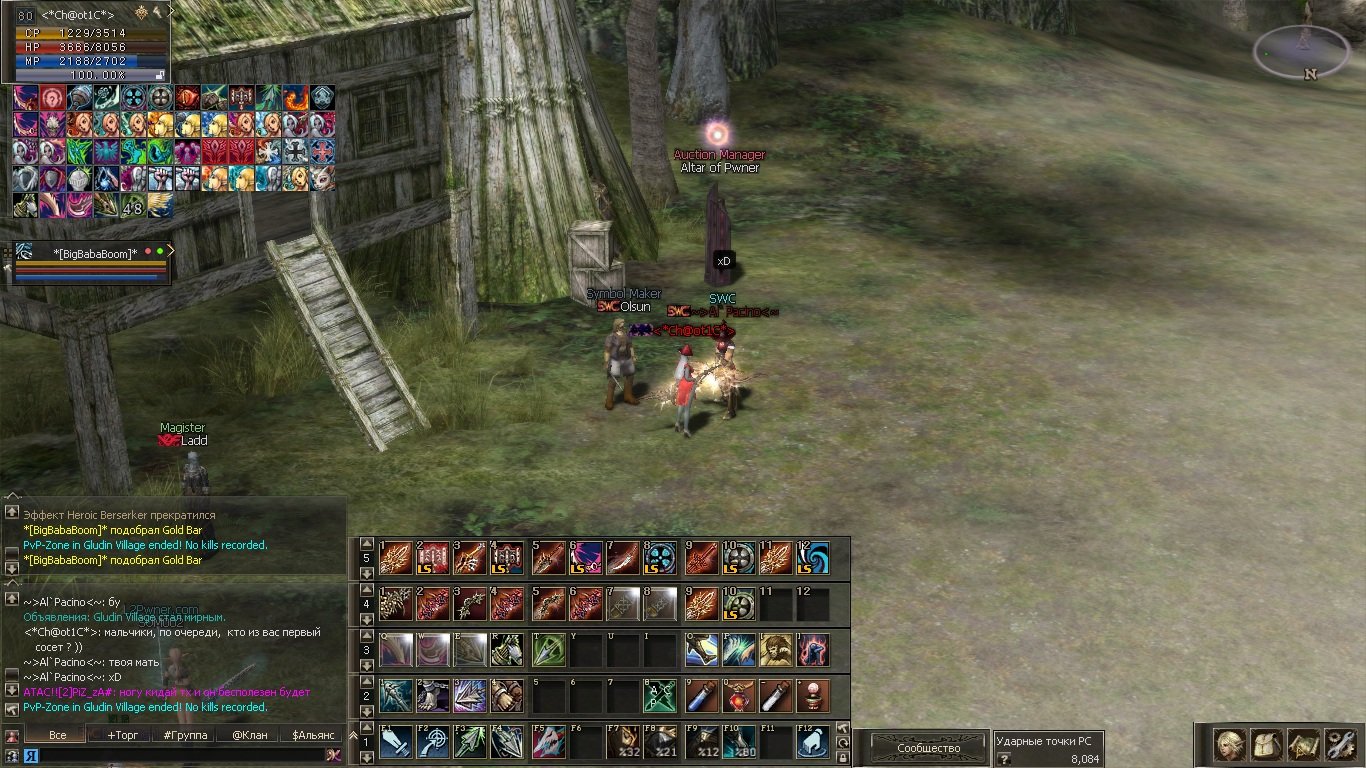
Task: Use the green arrowhead skill on T
Action: (547, 650)
